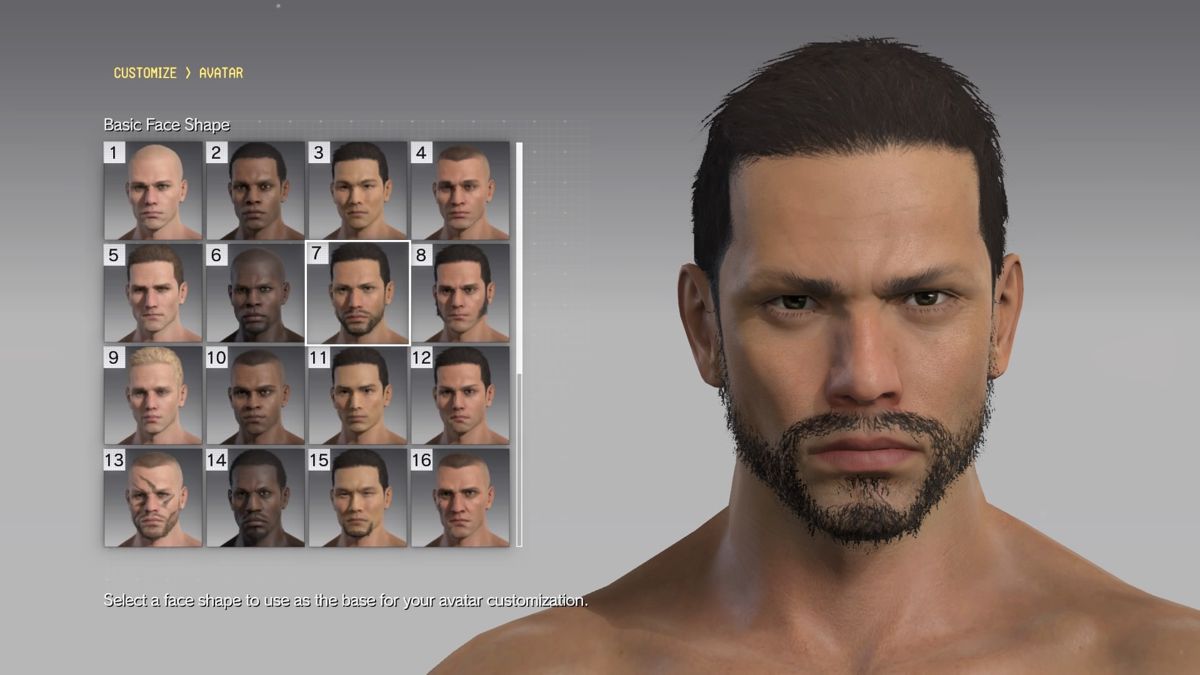This screenshot has height=675, width=1200.
Task: Select face preset 11
Action: pyautogui.click(x=357, y=395)
